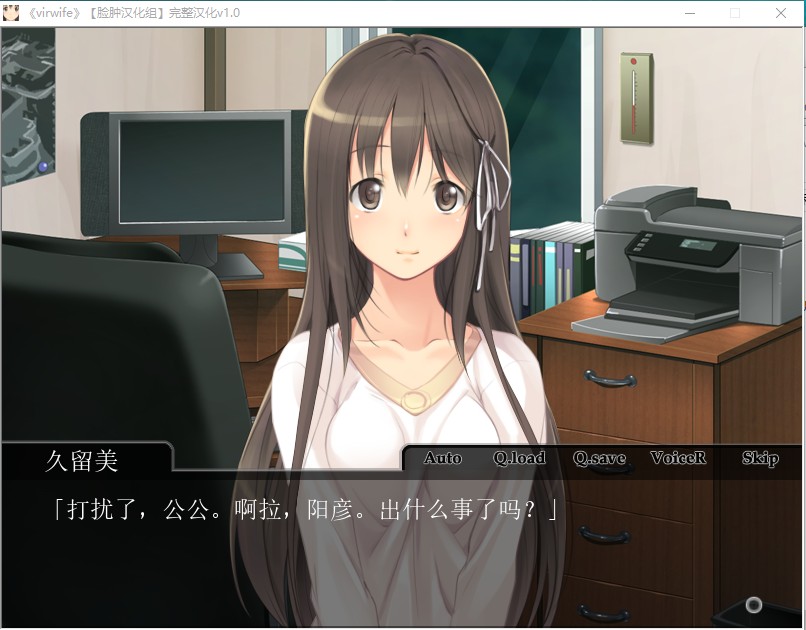Quick save with the Q.save button

pyautogui.click(x=599, y=458)
